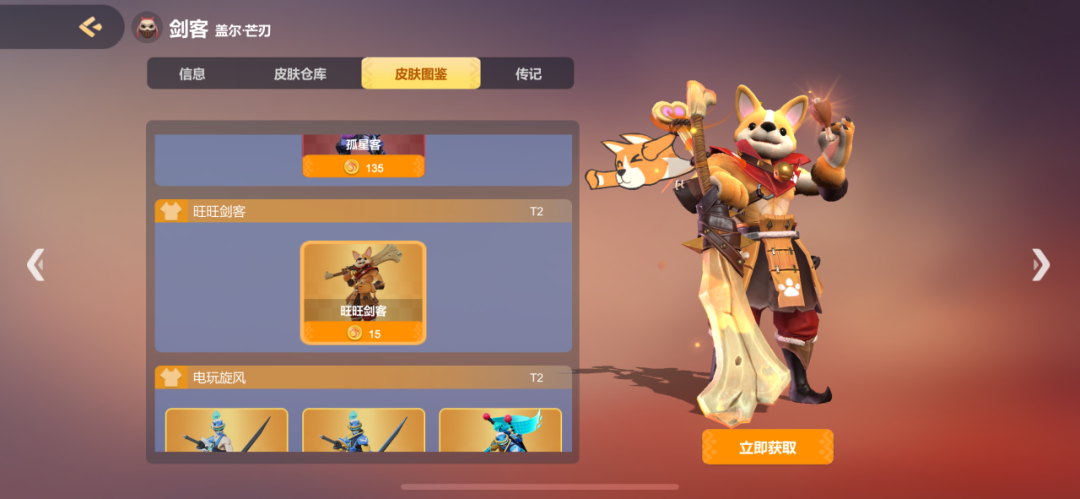
Task: Click the 剑客 hero portrait icon
Action: pyautogui.click(x=148, y=28)
